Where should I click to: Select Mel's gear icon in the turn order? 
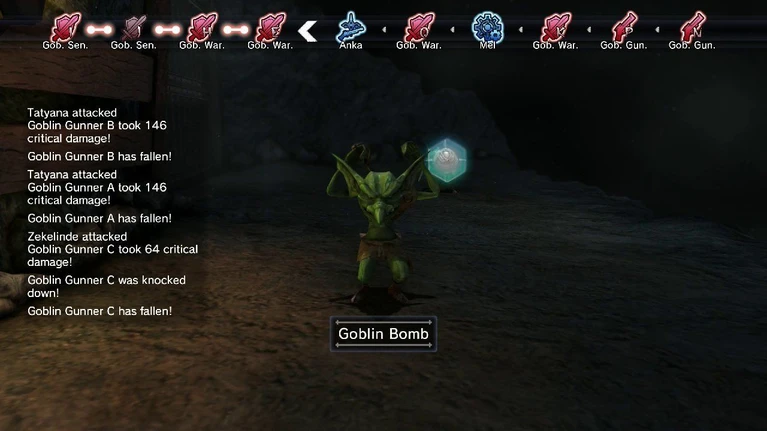(487, 26)
